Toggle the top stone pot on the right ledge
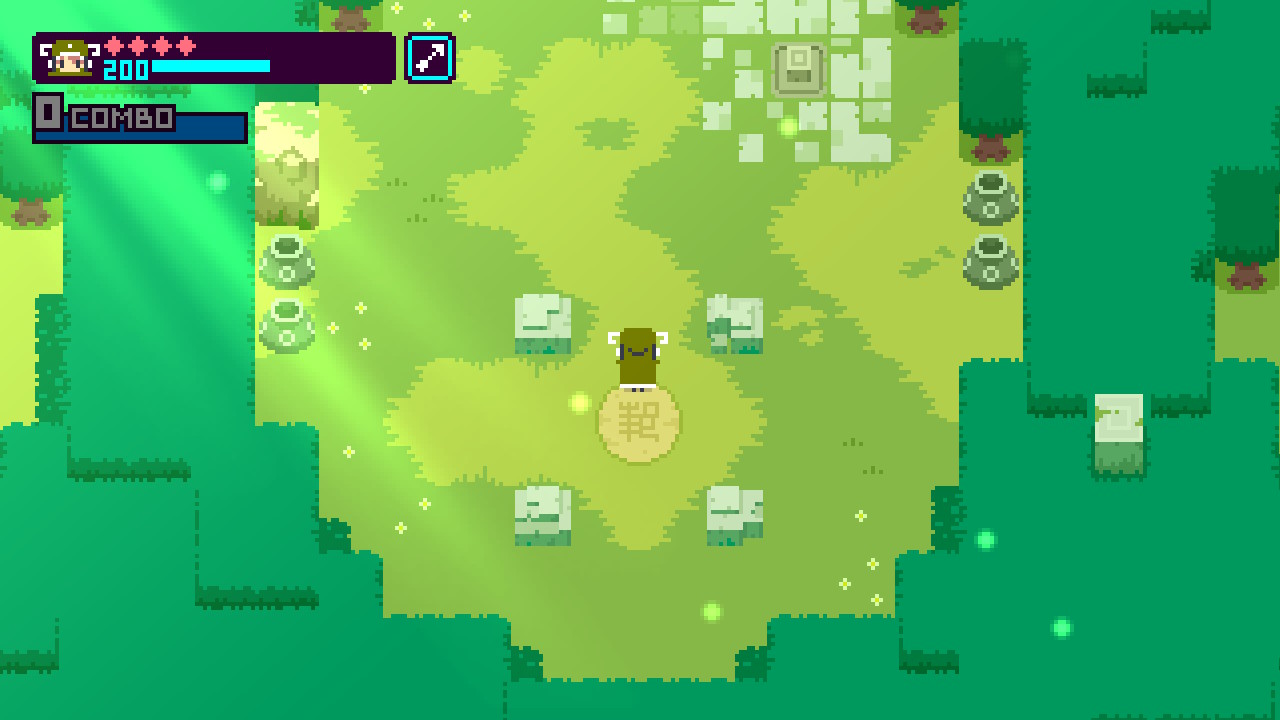 (988, 198)
